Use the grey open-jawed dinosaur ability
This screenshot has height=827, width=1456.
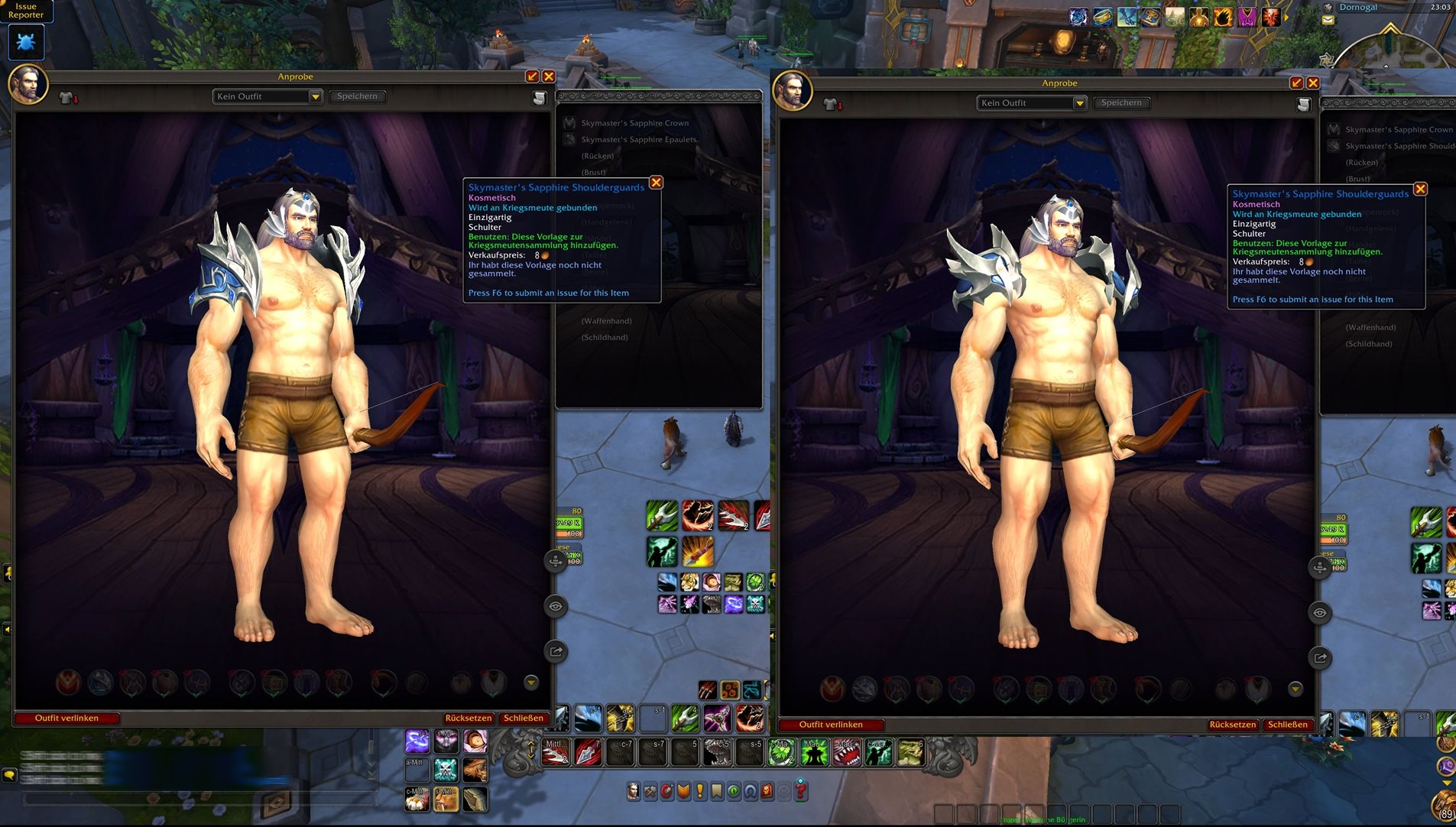717,753
